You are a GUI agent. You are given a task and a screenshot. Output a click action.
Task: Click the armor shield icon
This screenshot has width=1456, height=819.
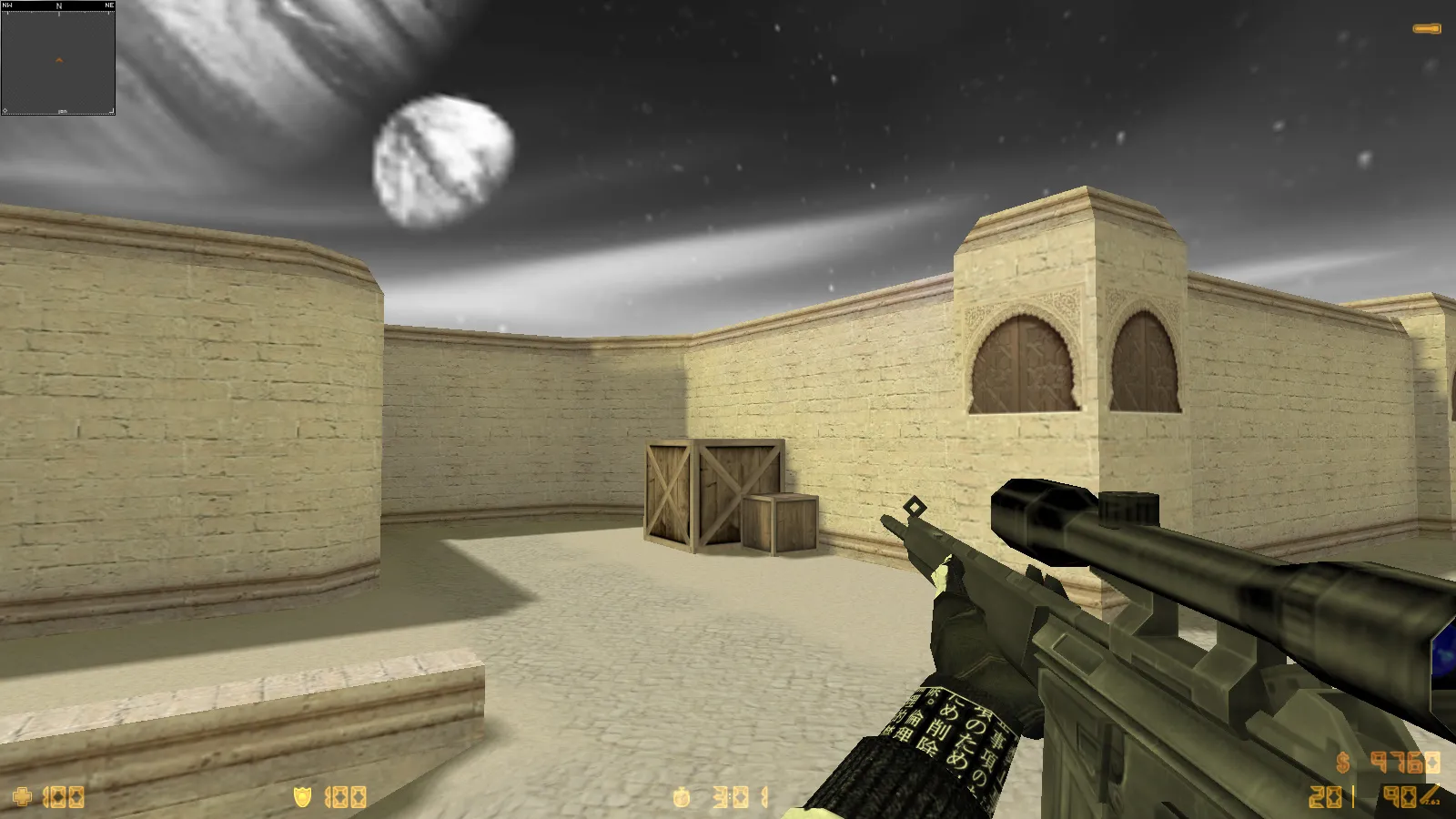pyautogui.click(x=305, y=796)
